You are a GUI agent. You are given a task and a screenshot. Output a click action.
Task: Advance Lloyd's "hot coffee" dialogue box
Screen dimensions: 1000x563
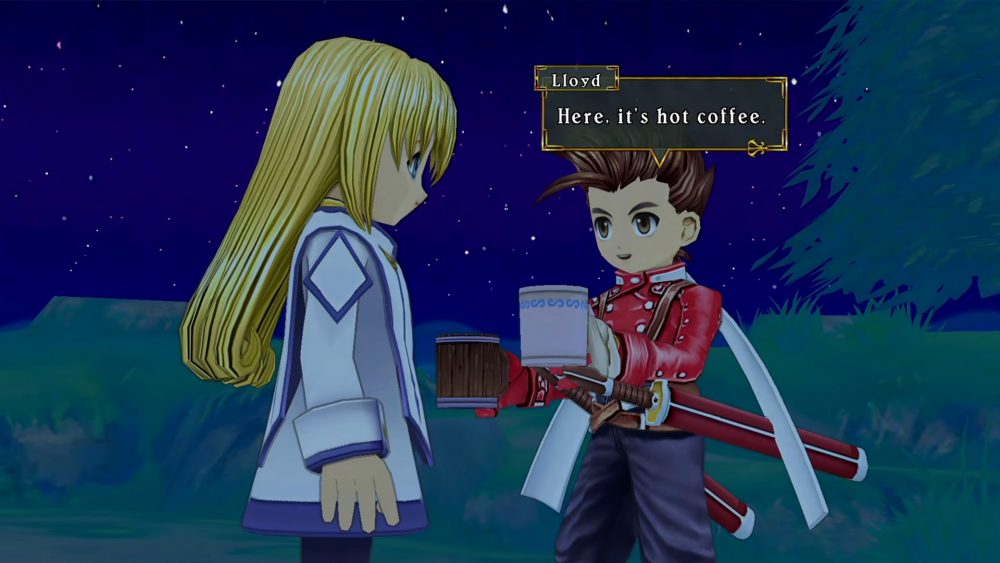663,116
